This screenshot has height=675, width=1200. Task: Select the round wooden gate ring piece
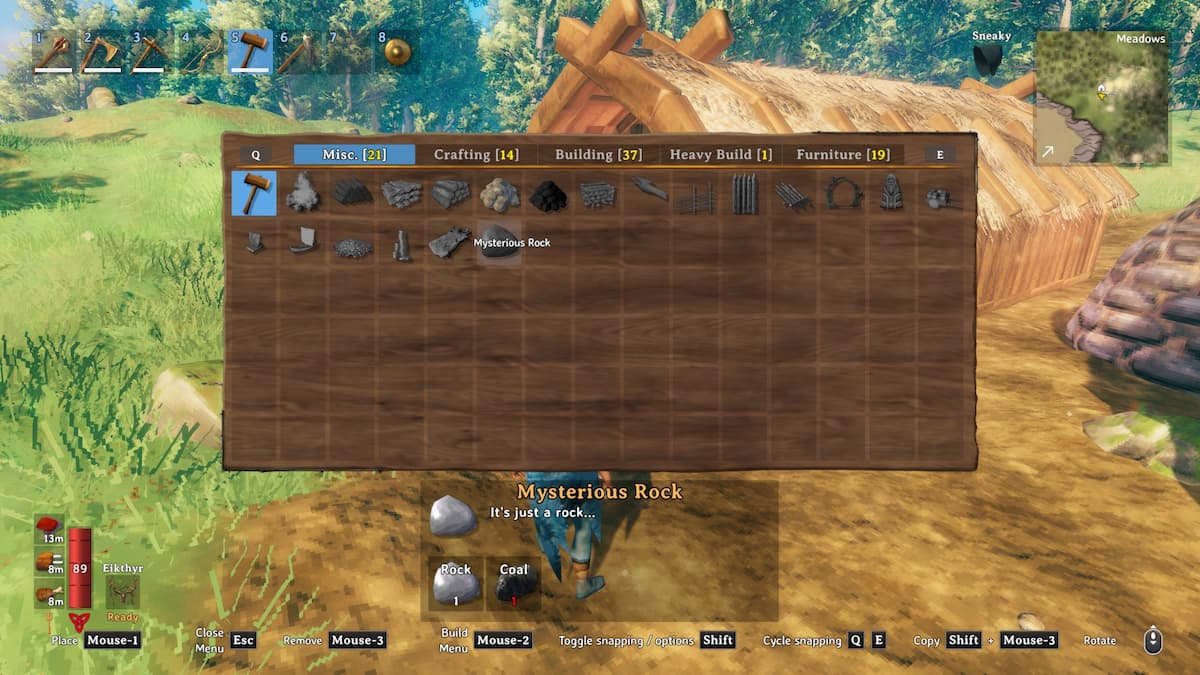842,194
